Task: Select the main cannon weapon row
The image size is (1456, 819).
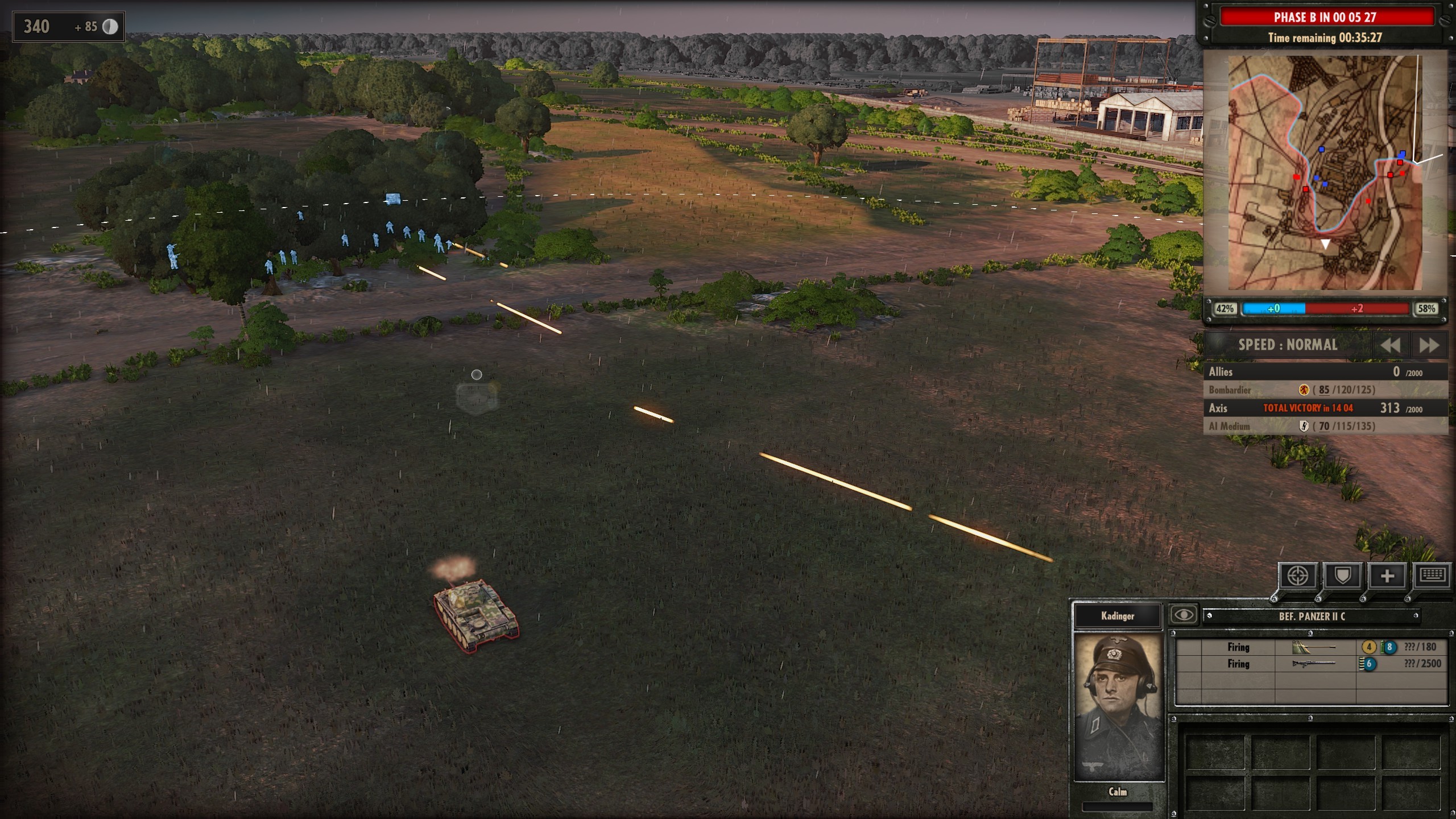Action: coord(1312,647)
